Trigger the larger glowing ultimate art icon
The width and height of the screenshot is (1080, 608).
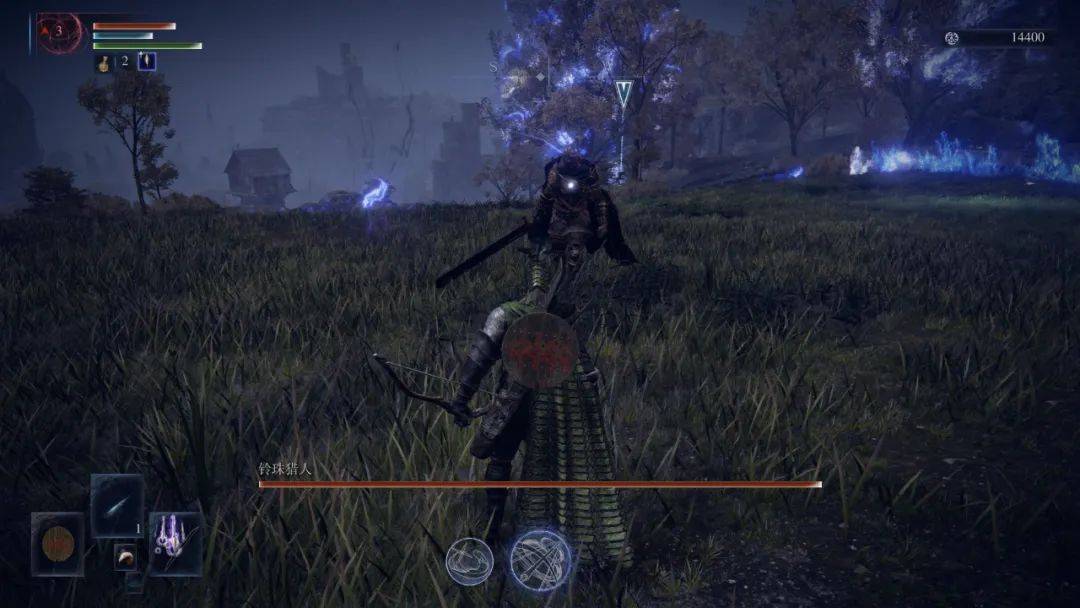tap(540, 560)
